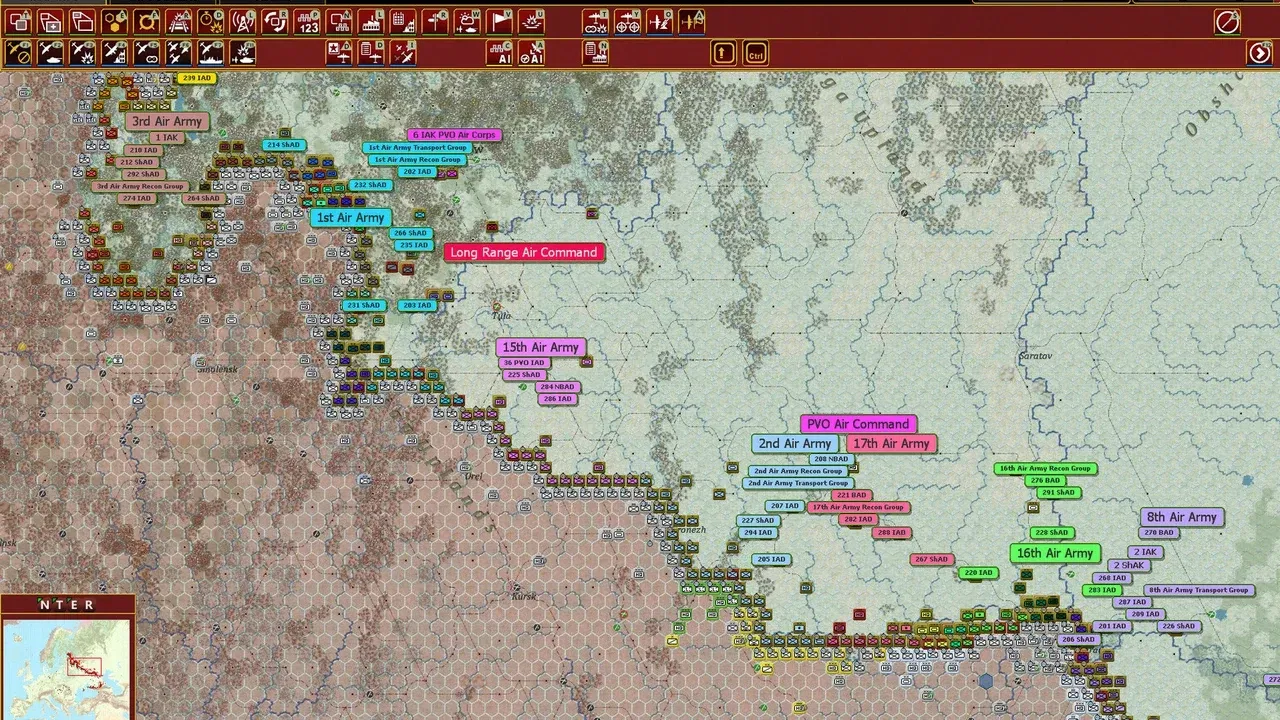Open the production screen factory icon
Image resolution: width=1280 pixels, height=720 pixels.
371,21
